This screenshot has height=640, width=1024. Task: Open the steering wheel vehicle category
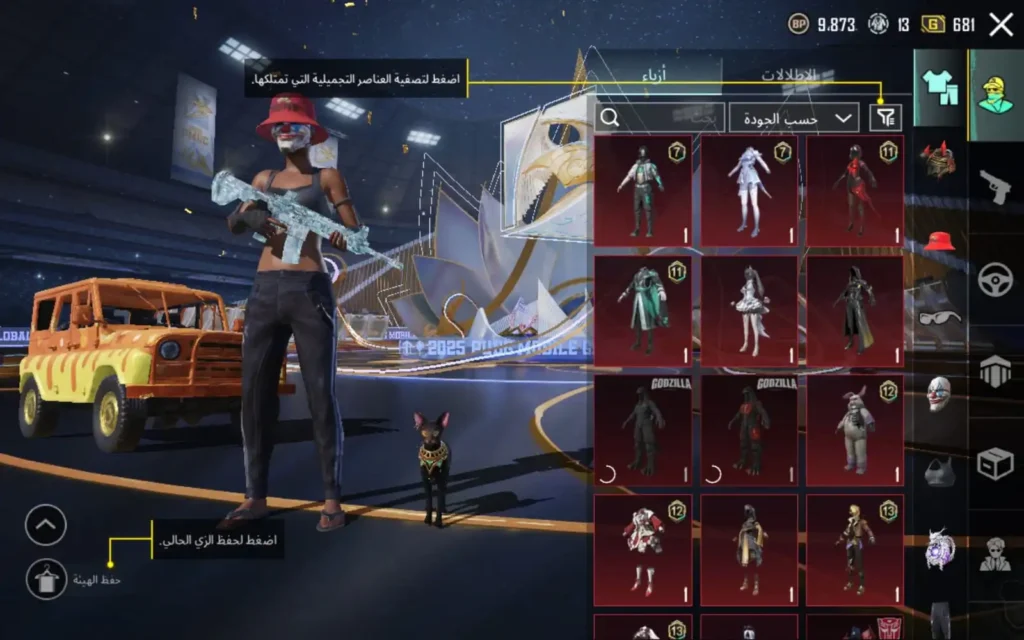(995, 279)
